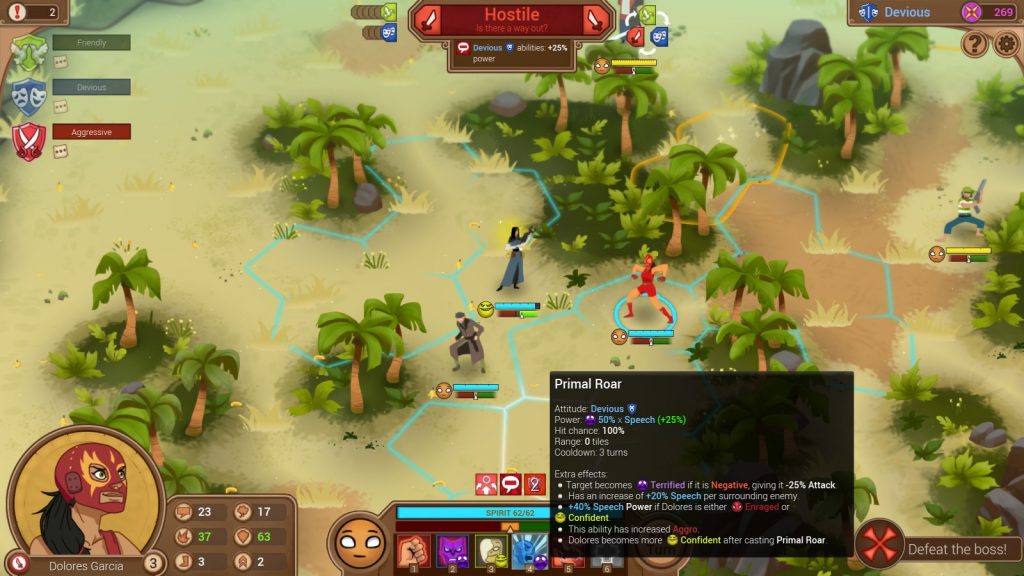Image resolution: width=1024 pixels, height=576 pixels.
Task: Click the Hostile mood banner
Action: (512, 19)
